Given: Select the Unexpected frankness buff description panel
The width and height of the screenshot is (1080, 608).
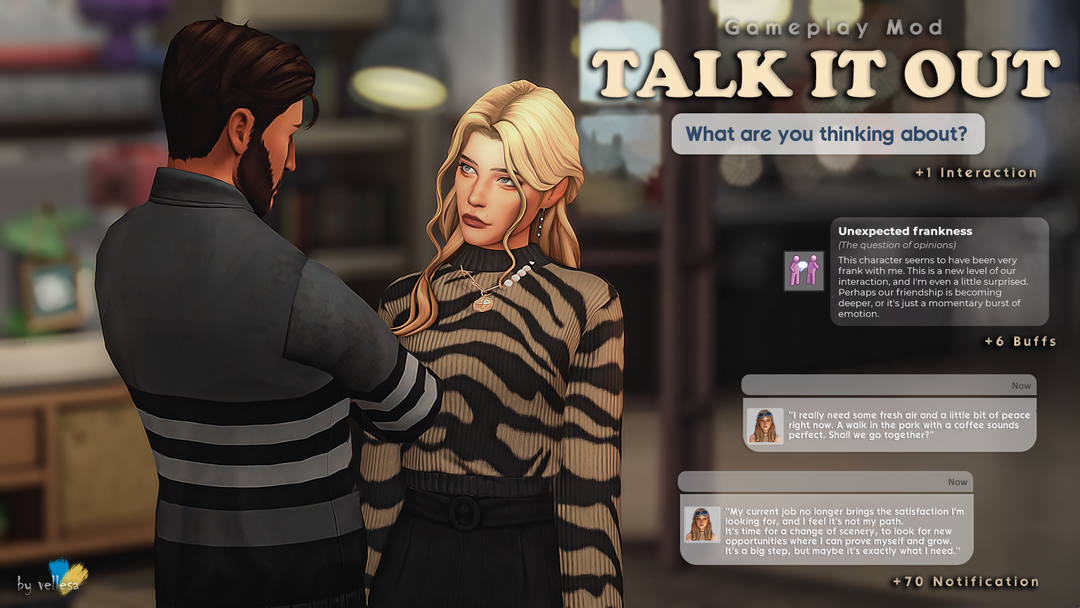Looking at the screenshot, I should pyautogui.click(x=939, y=271).
